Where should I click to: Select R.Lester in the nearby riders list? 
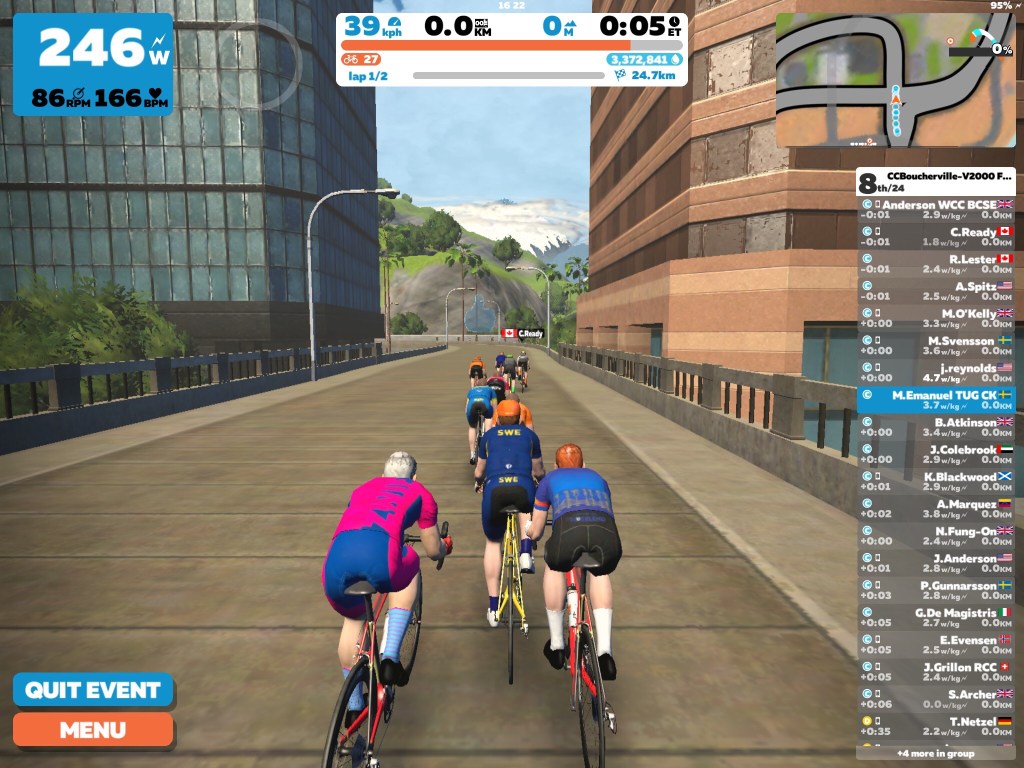[x=936, y=263]
